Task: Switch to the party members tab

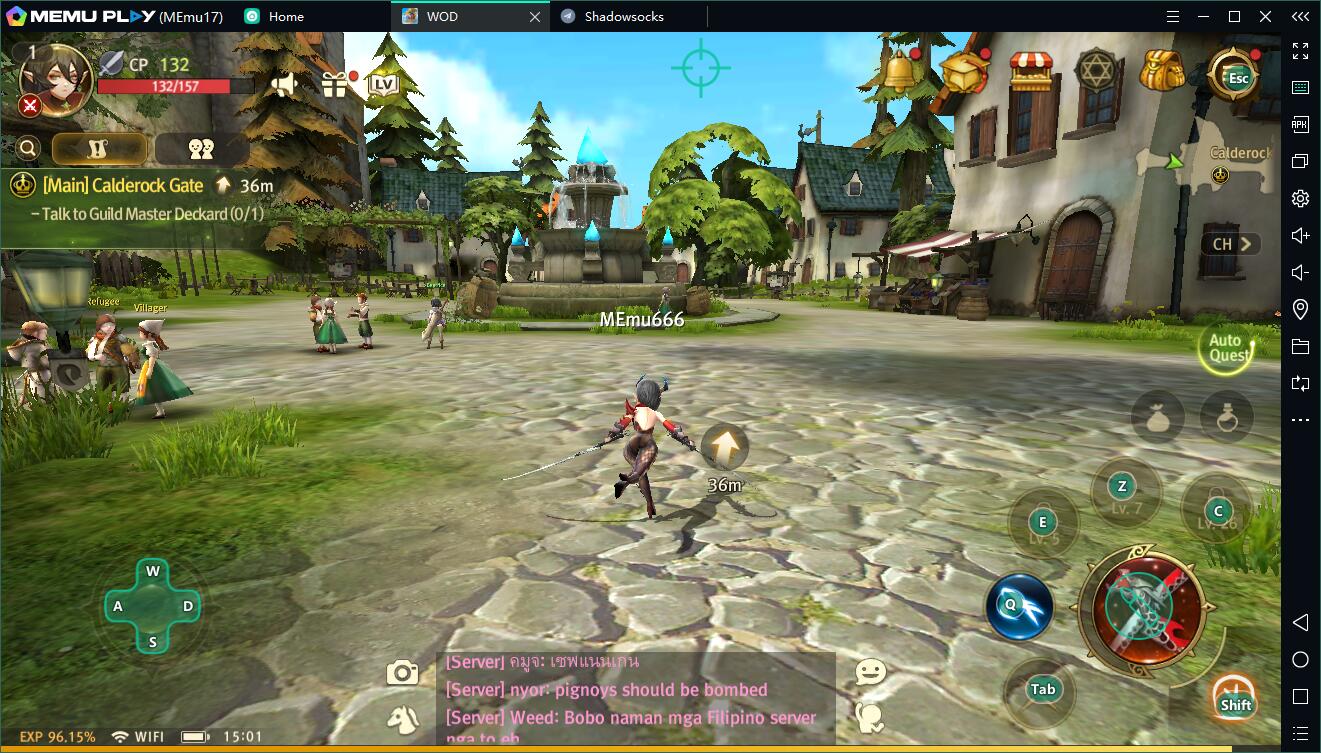Action: click(201, 148)
